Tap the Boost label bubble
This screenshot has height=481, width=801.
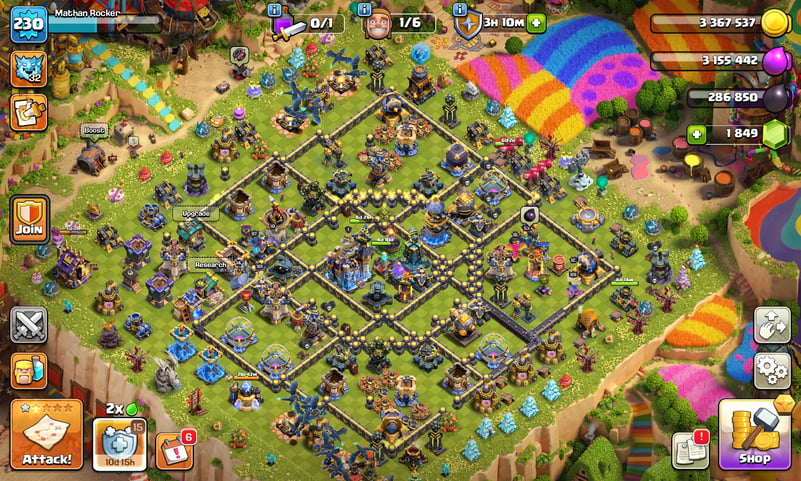94,130
